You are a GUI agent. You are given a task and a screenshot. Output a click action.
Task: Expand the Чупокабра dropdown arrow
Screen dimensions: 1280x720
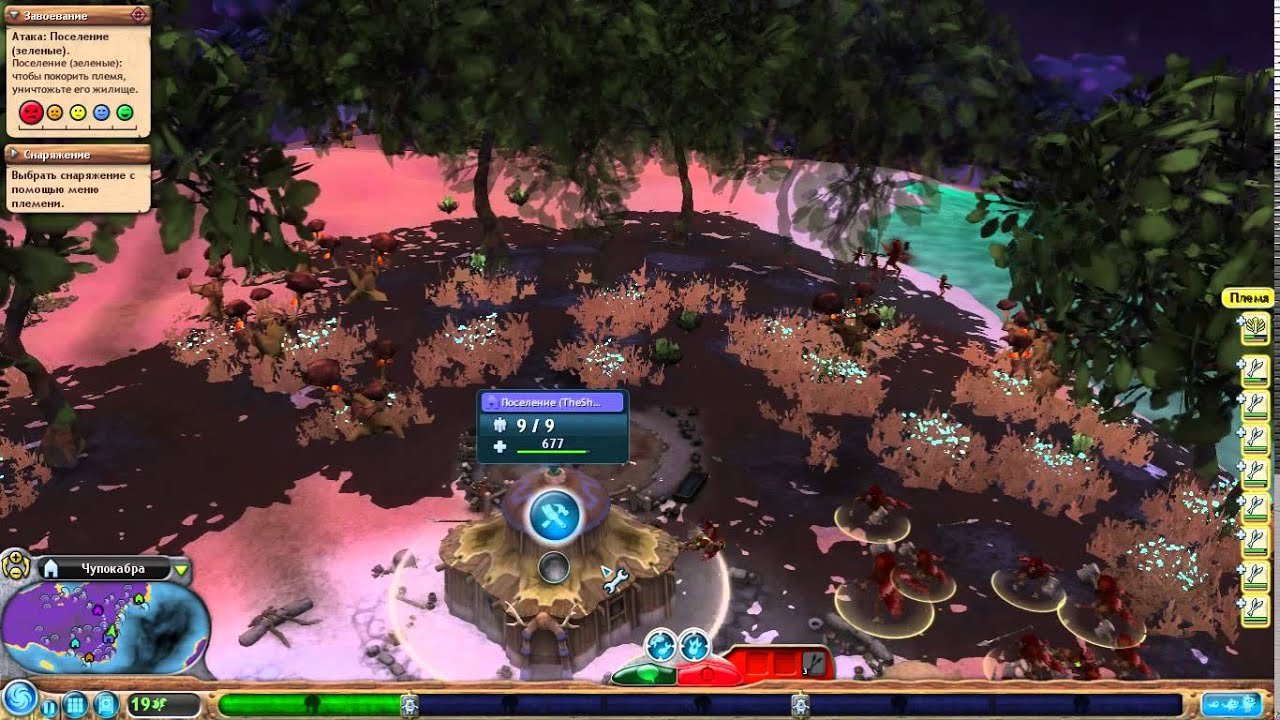181,570
